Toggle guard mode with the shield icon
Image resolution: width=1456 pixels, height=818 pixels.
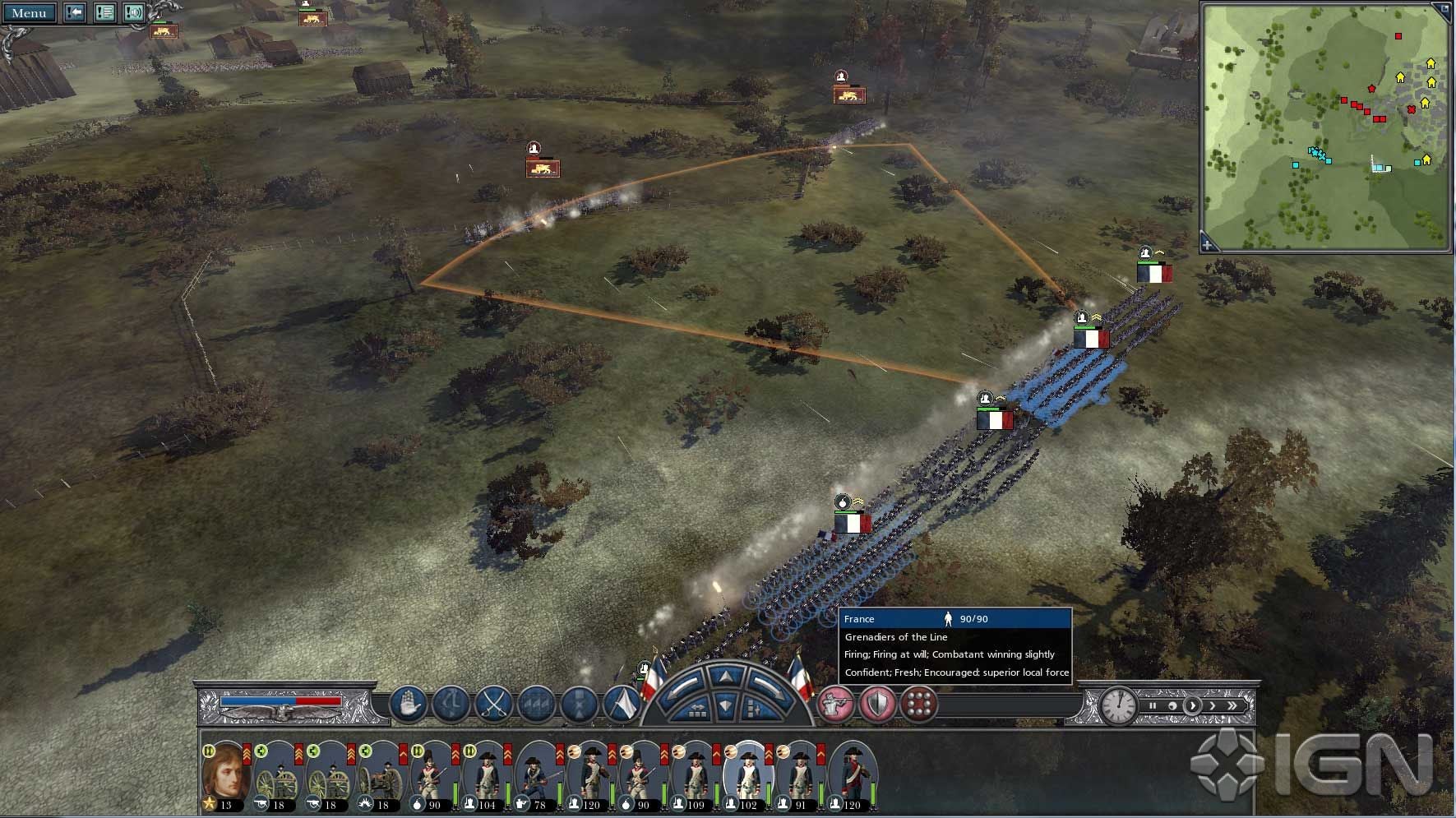876,705
